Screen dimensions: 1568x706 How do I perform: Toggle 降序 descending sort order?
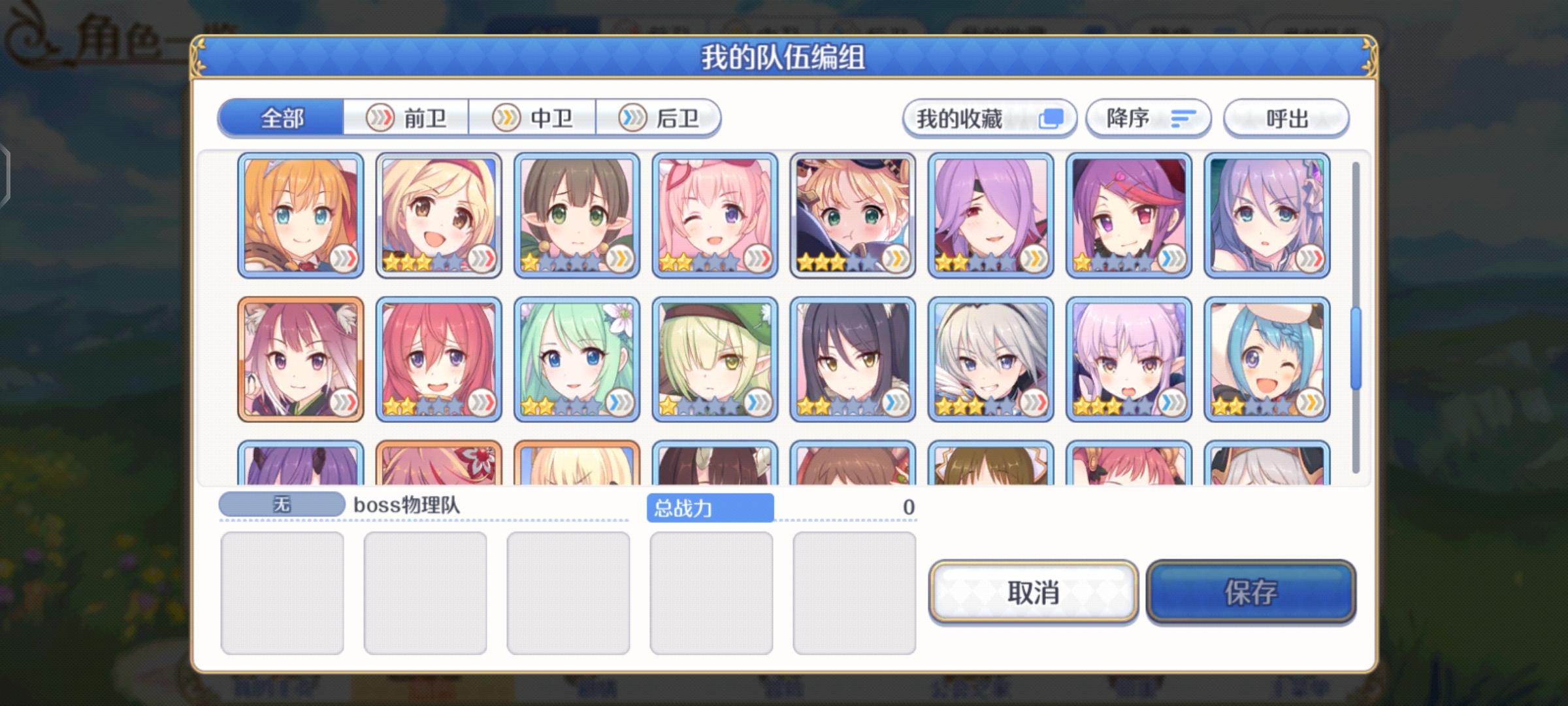[x=1148, y=118]
